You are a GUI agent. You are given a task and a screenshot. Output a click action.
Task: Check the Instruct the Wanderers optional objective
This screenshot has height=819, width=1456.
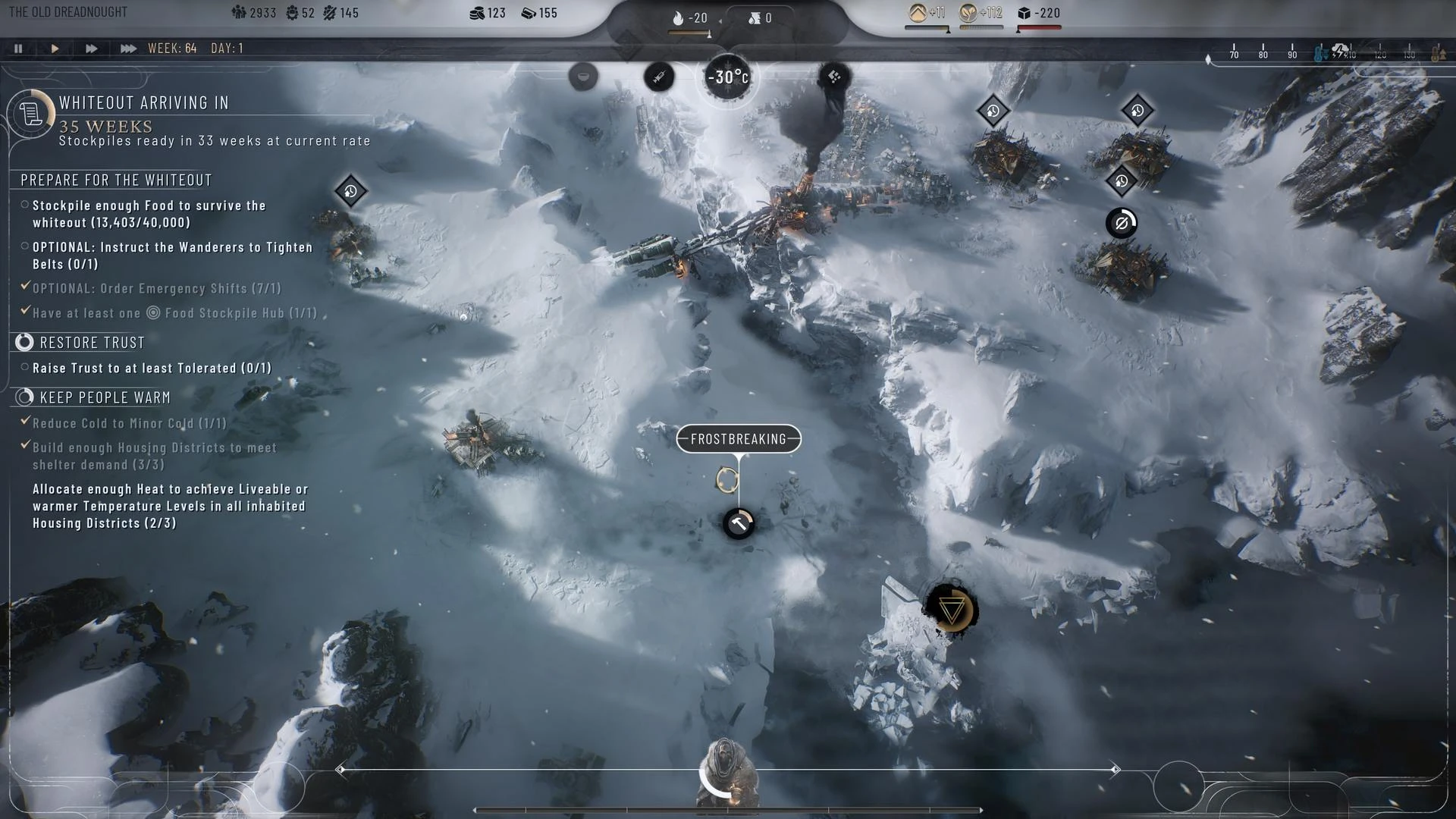[x=24, y=247]
